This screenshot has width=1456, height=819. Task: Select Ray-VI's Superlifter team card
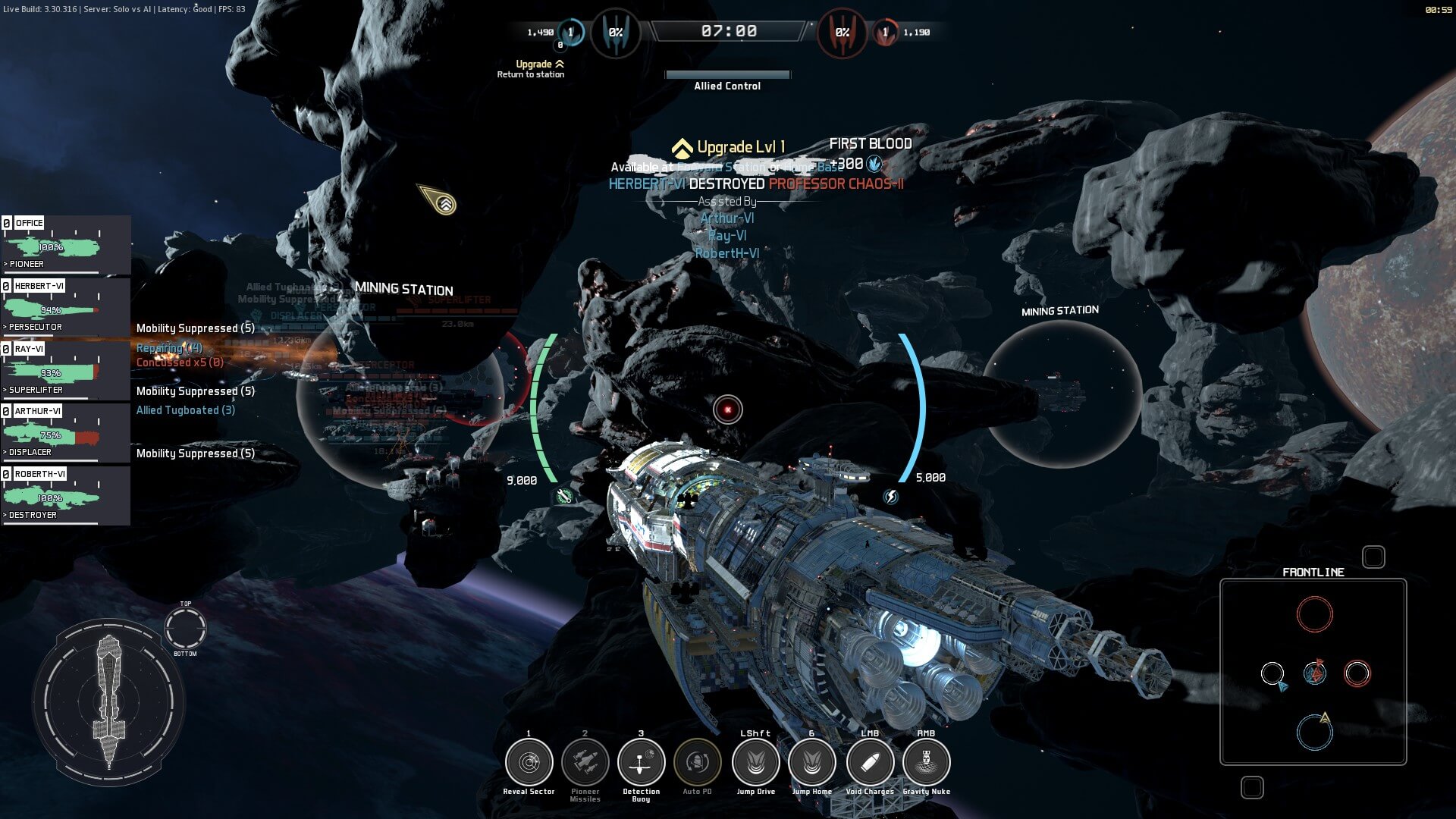[65, 369]
